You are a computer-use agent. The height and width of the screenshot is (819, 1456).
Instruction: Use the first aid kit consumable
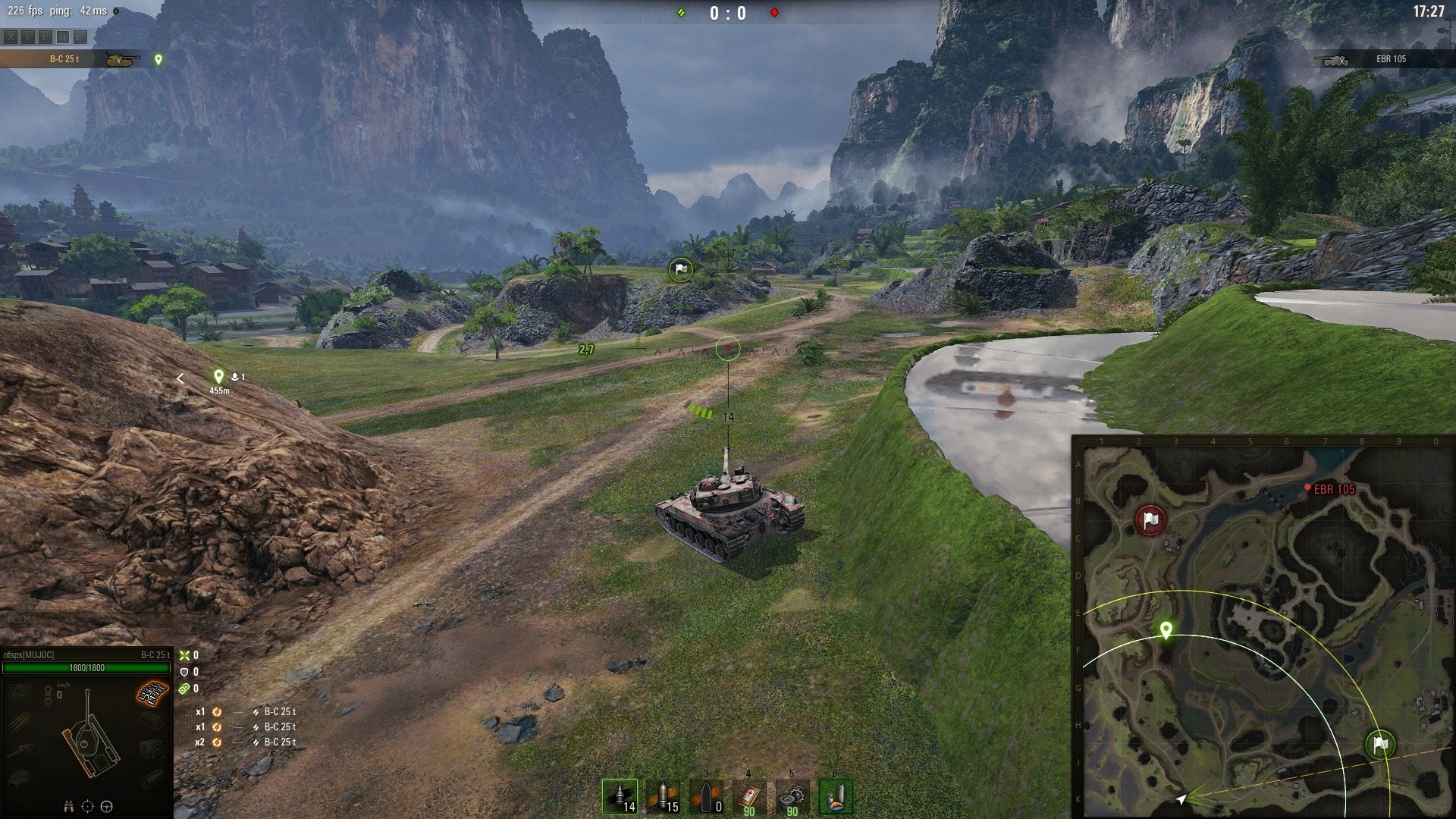(749, 797)
